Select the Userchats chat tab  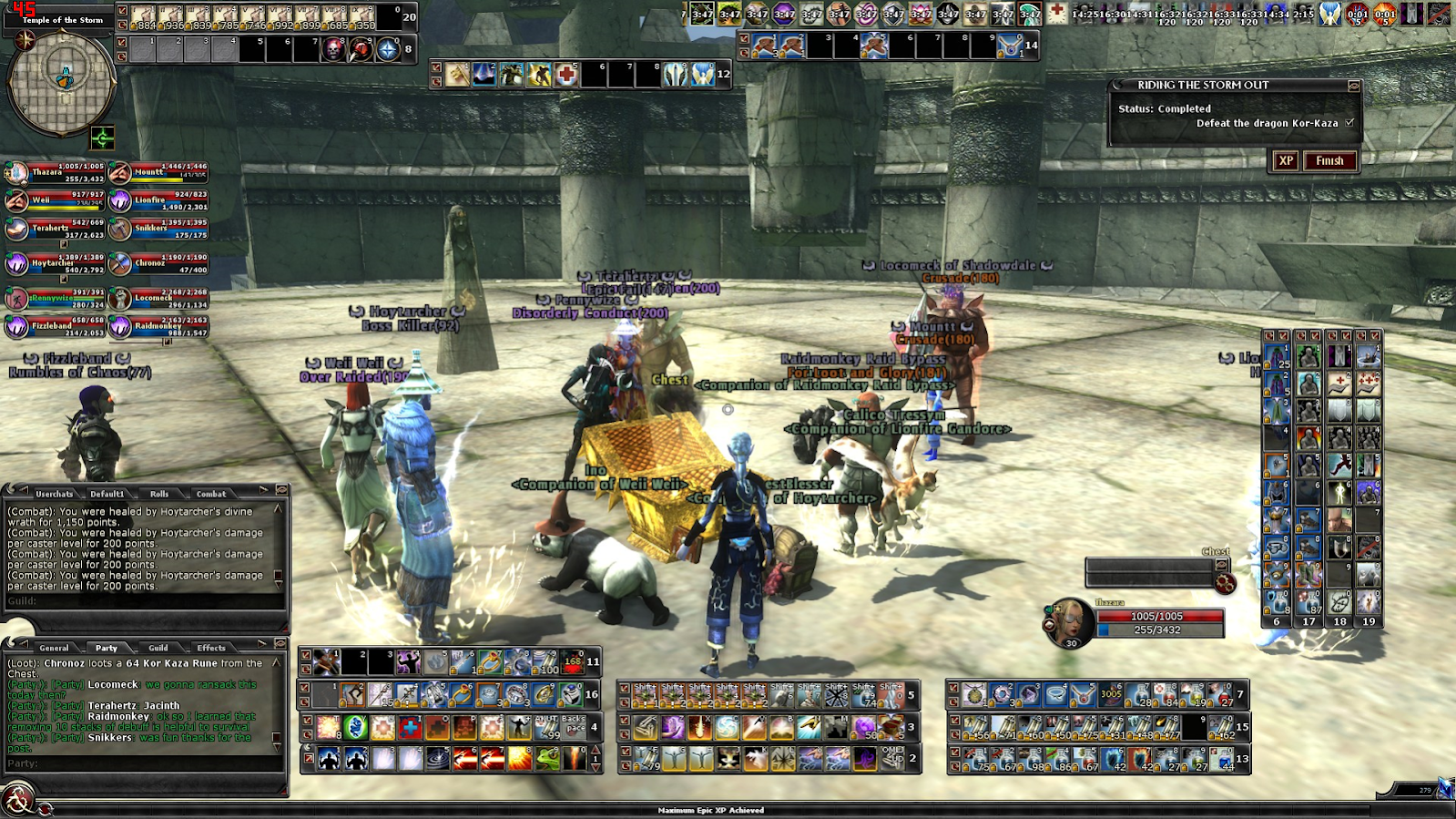point(54,494)
